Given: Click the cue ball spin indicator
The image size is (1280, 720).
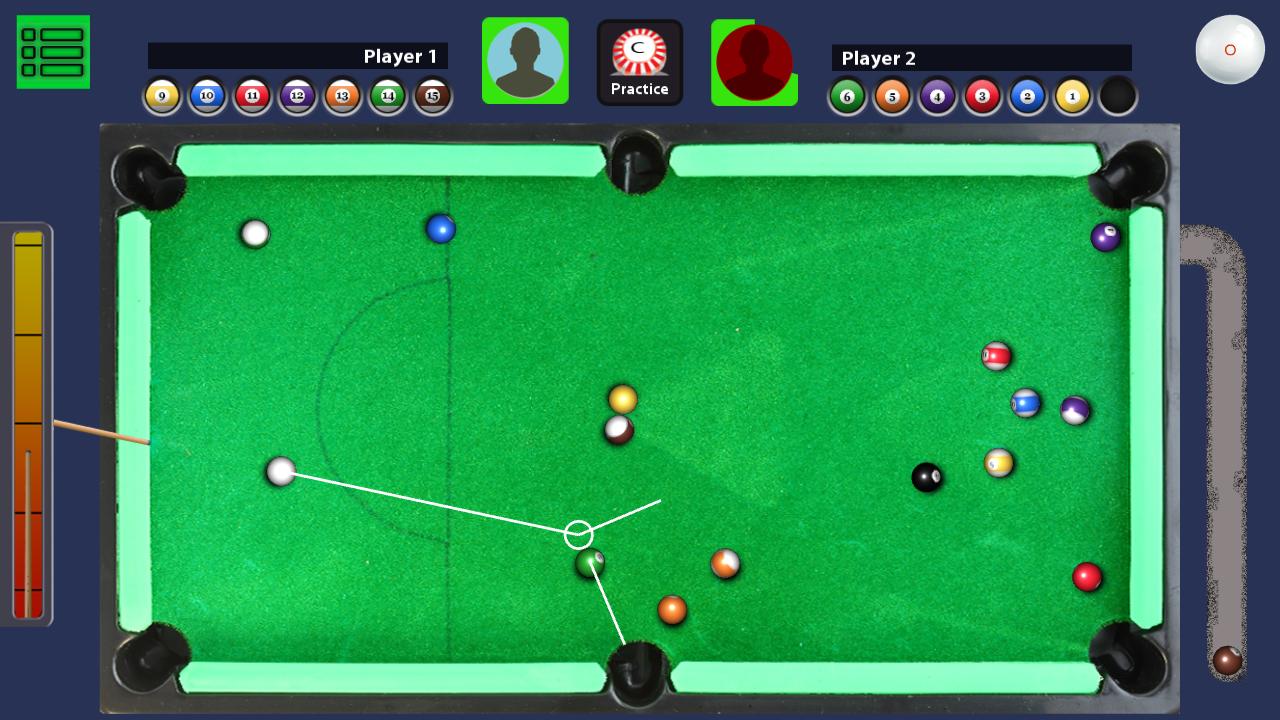Looking at the screenshot, I should (1230, 48).
